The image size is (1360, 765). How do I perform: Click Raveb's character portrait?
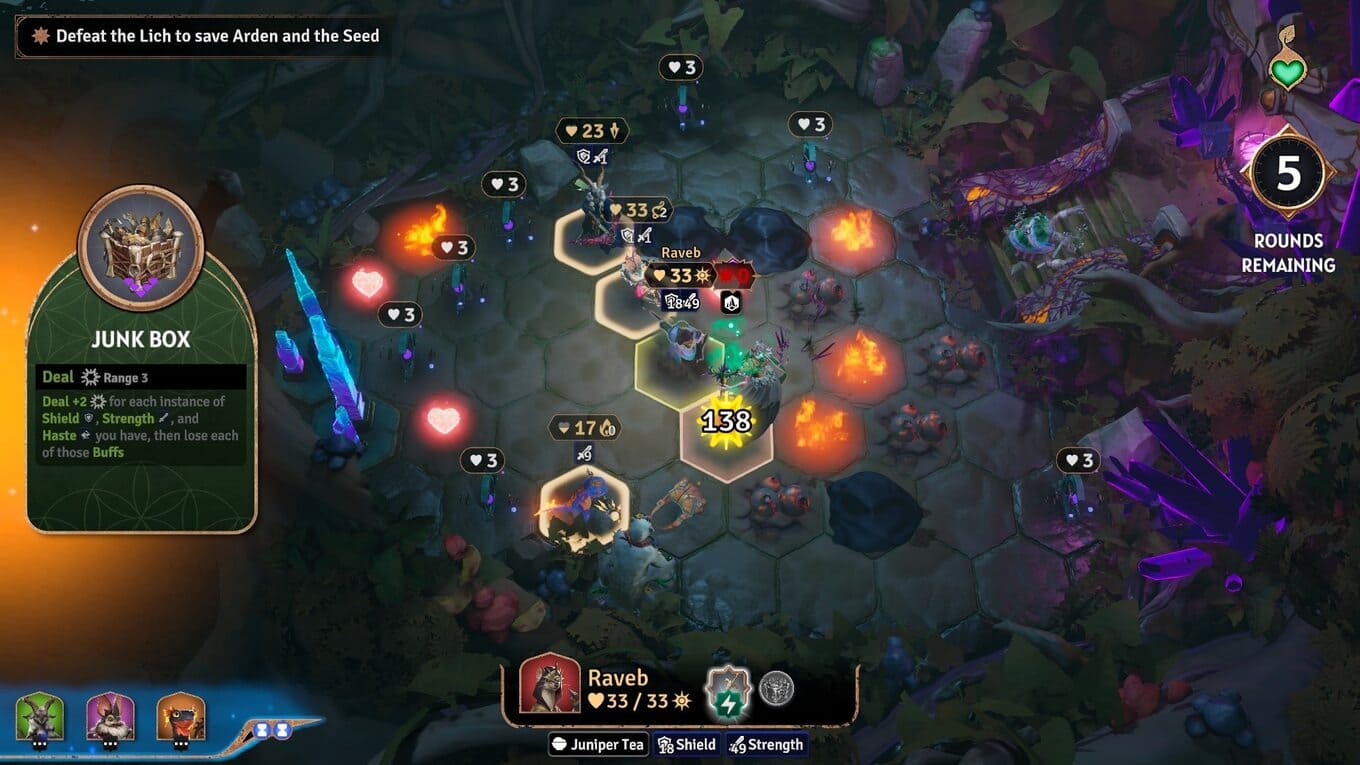550,684
